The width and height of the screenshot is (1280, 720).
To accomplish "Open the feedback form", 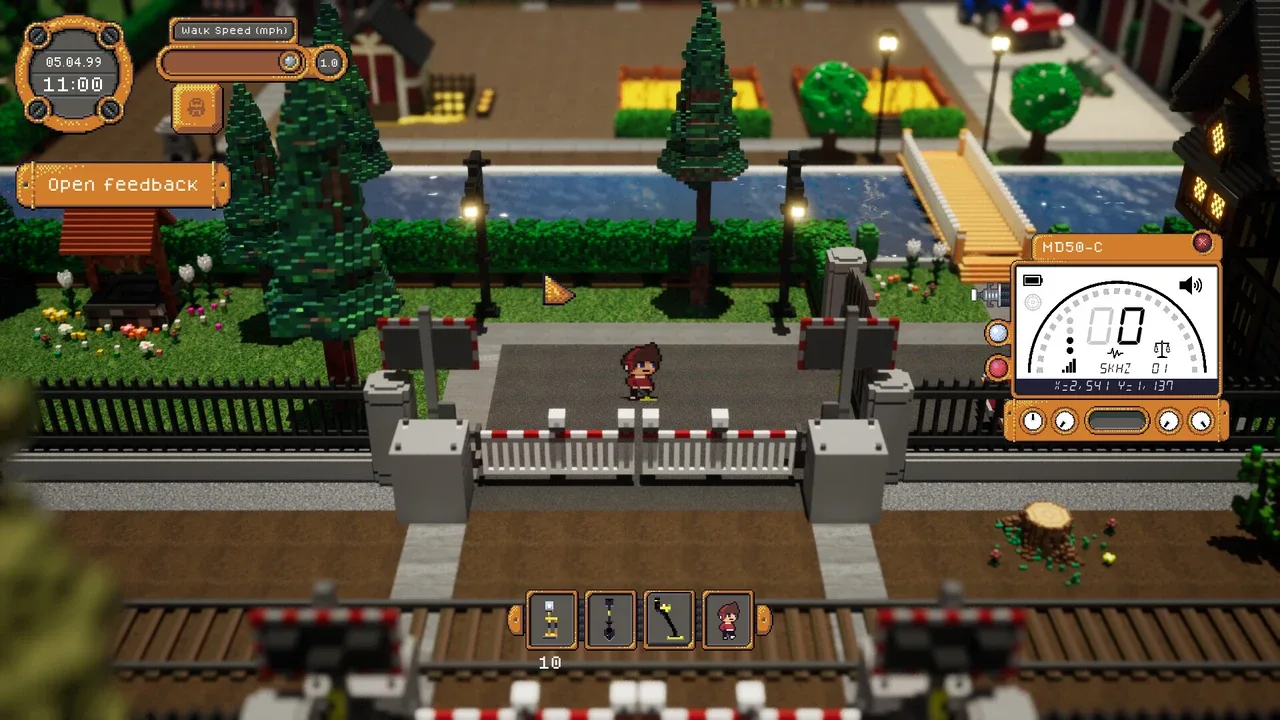I will 123,185.
